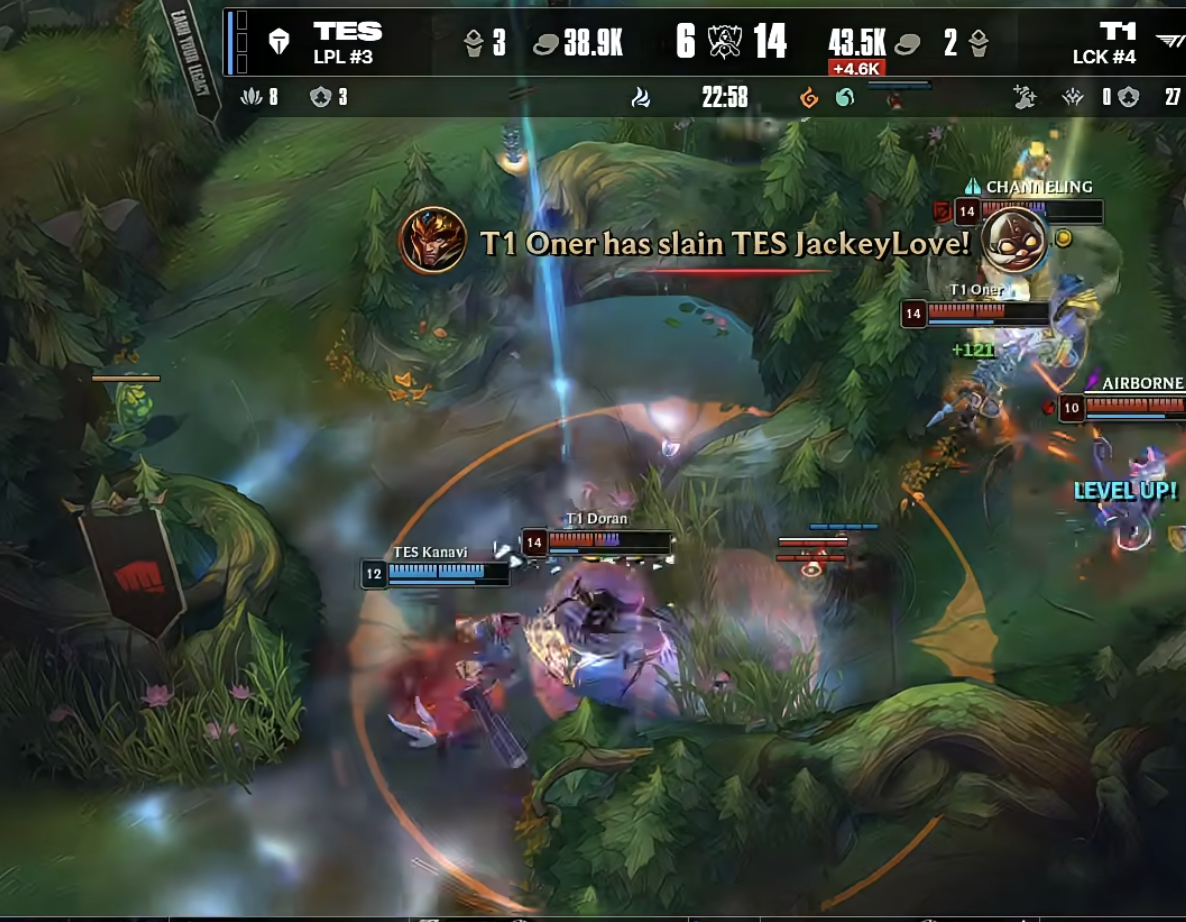Viewport: 1186px width, 922px height.
Task: Select the orange infernal drake icon by the timer
Action: pos(809,98)
